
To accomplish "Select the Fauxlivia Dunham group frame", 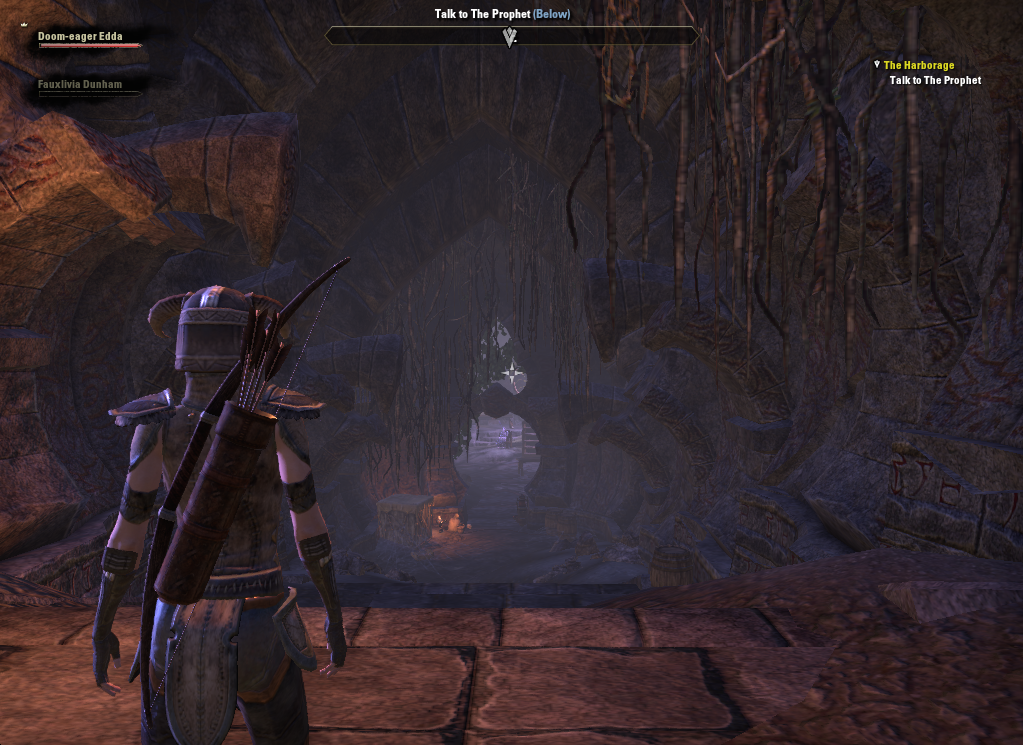I will [x=80, y=86].
